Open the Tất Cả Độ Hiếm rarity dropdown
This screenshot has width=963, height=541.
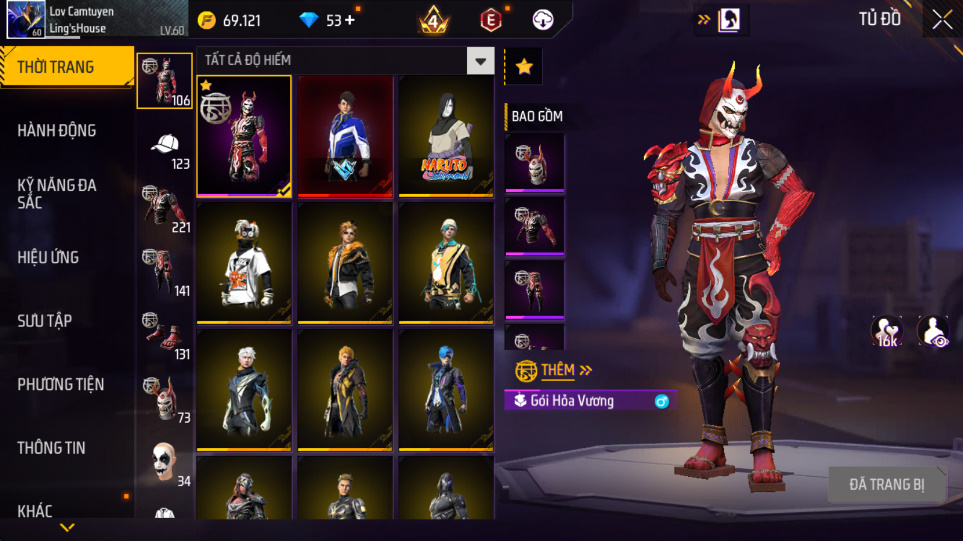pyautogui.click(x=482, y=61)
